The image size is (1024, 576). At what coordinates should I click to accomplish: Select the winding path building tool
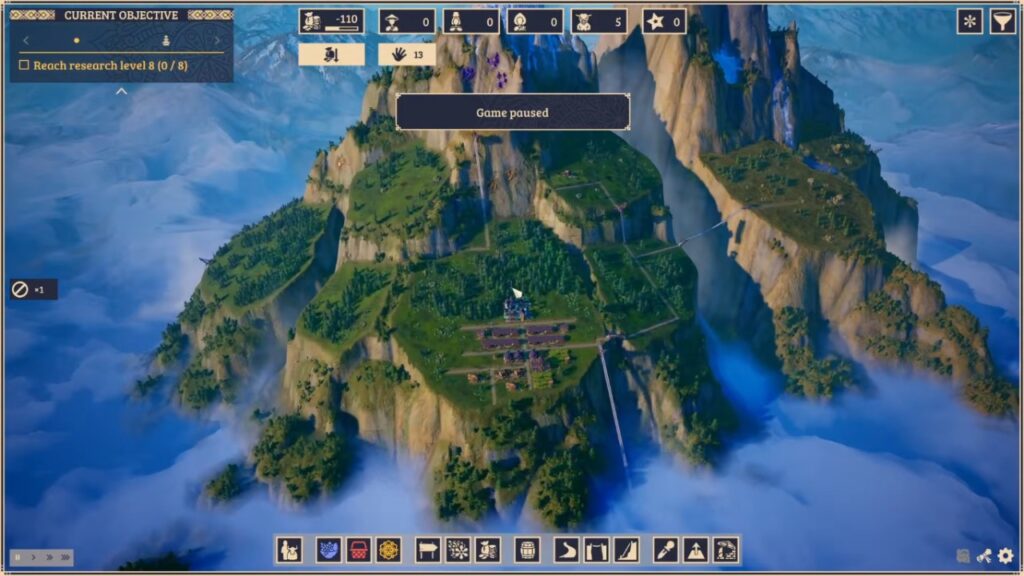pos(567,549)
